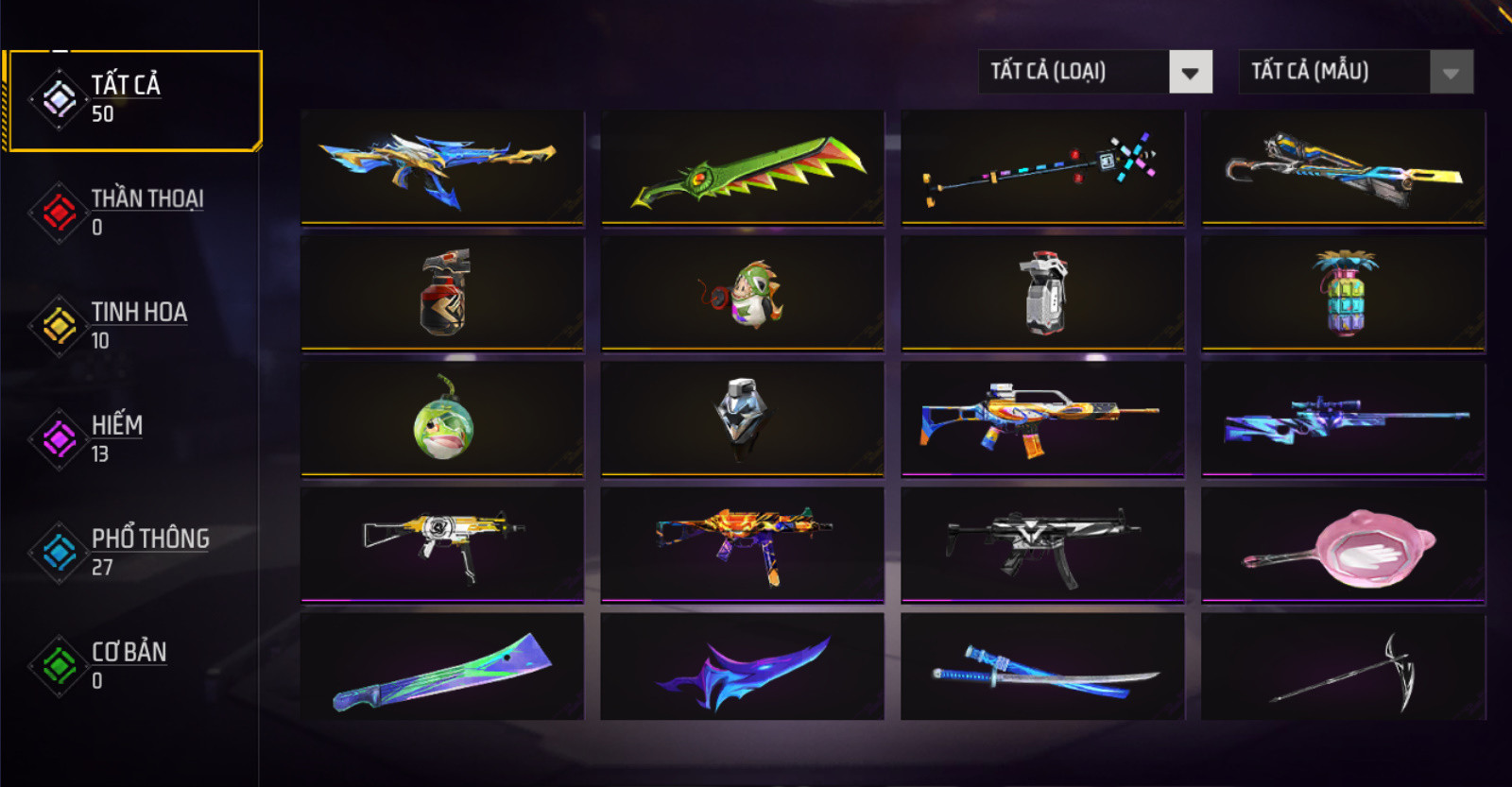This screenshot has width=1512, height=787.
Task: Expand the TẤT CẢ (MẪU) dropdown
Action: 1355,72
